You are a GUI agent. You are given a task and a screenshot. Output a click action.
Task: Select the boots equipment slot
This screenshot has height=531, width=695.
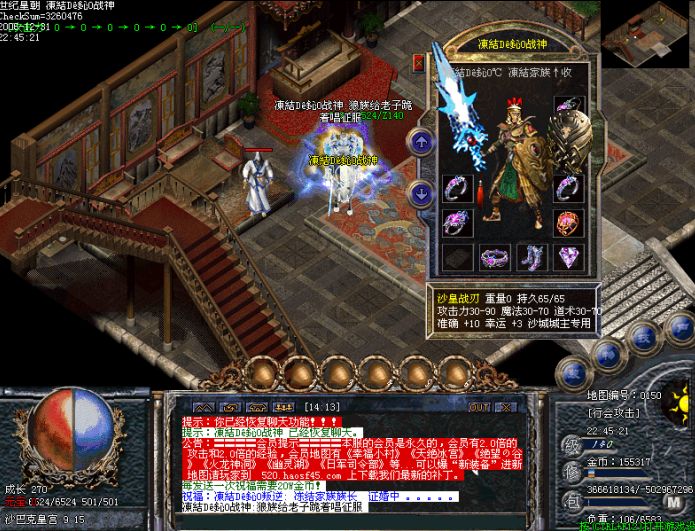click(531, 258)
